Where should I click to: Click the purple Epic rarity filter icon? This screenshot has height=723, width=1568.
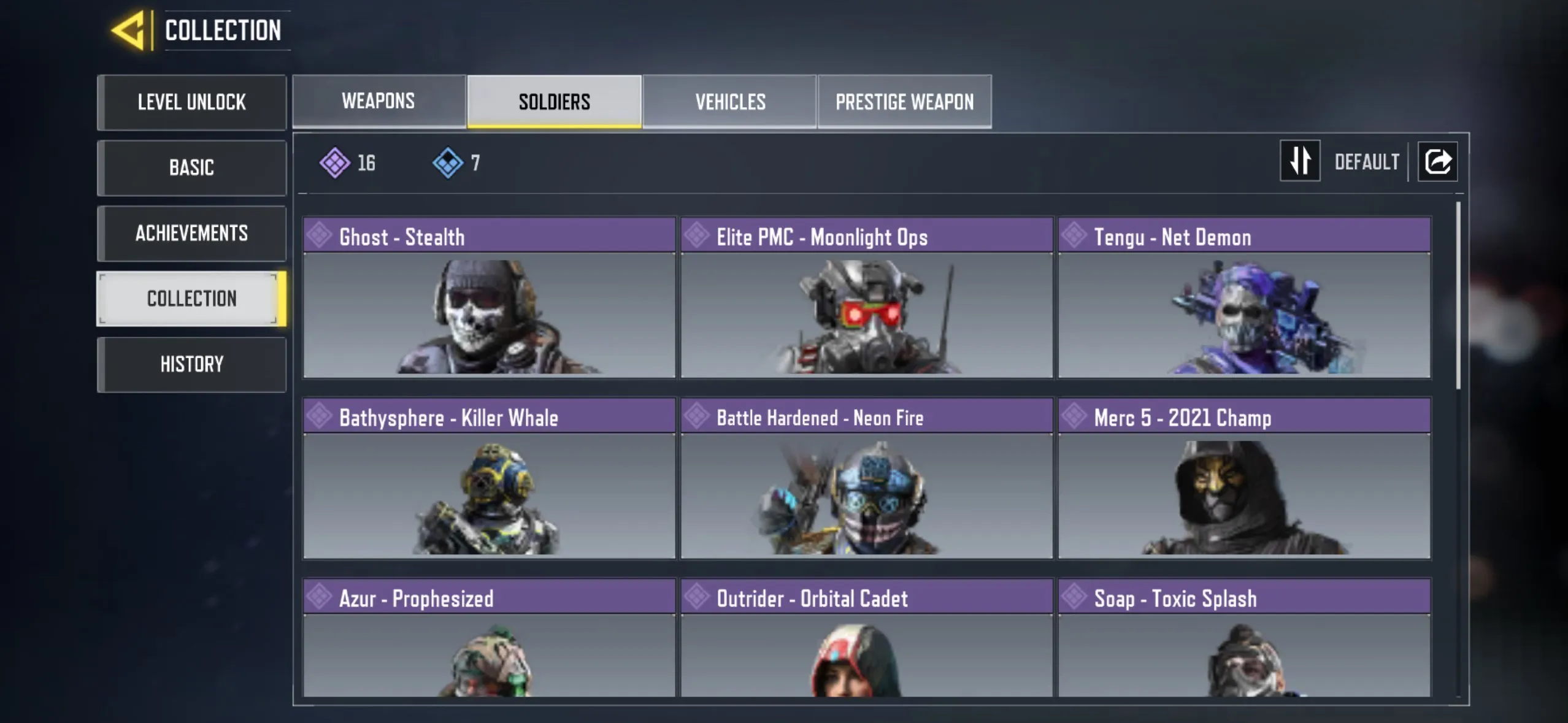pos(335,161)
